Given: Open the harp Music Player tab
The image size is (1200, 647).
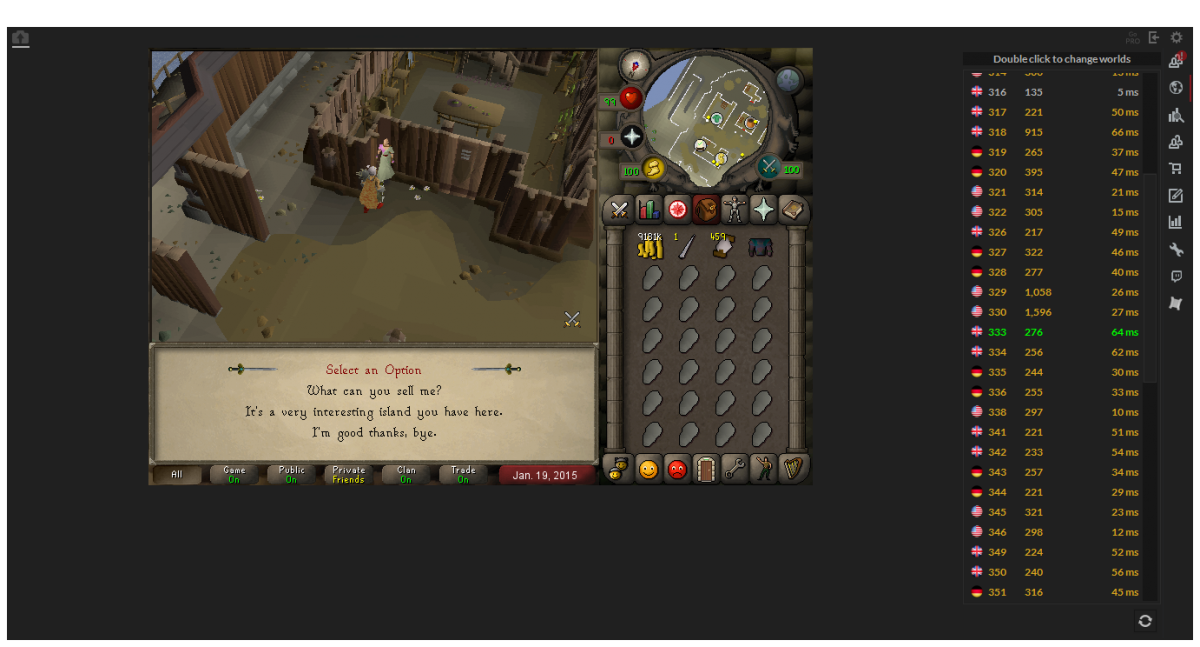Looking at the screenshot, I should [x=793, y=468].
